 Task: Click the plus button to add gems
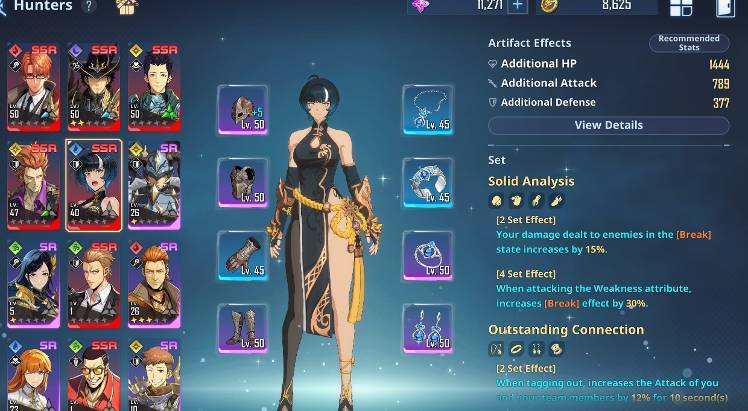(x=517, y=6)
